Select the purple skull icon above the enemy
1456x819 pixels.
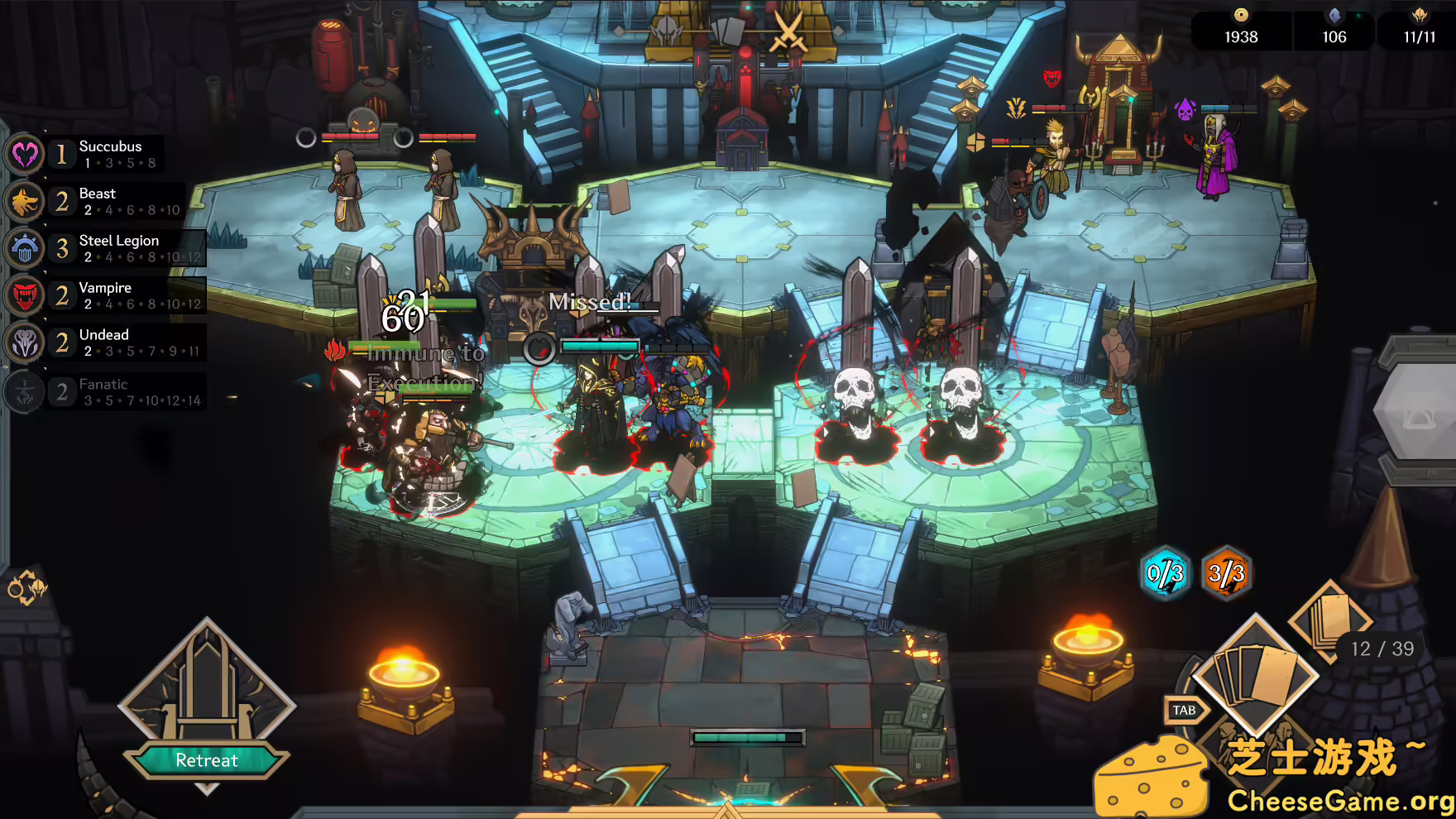click(x=1185, y=109)
